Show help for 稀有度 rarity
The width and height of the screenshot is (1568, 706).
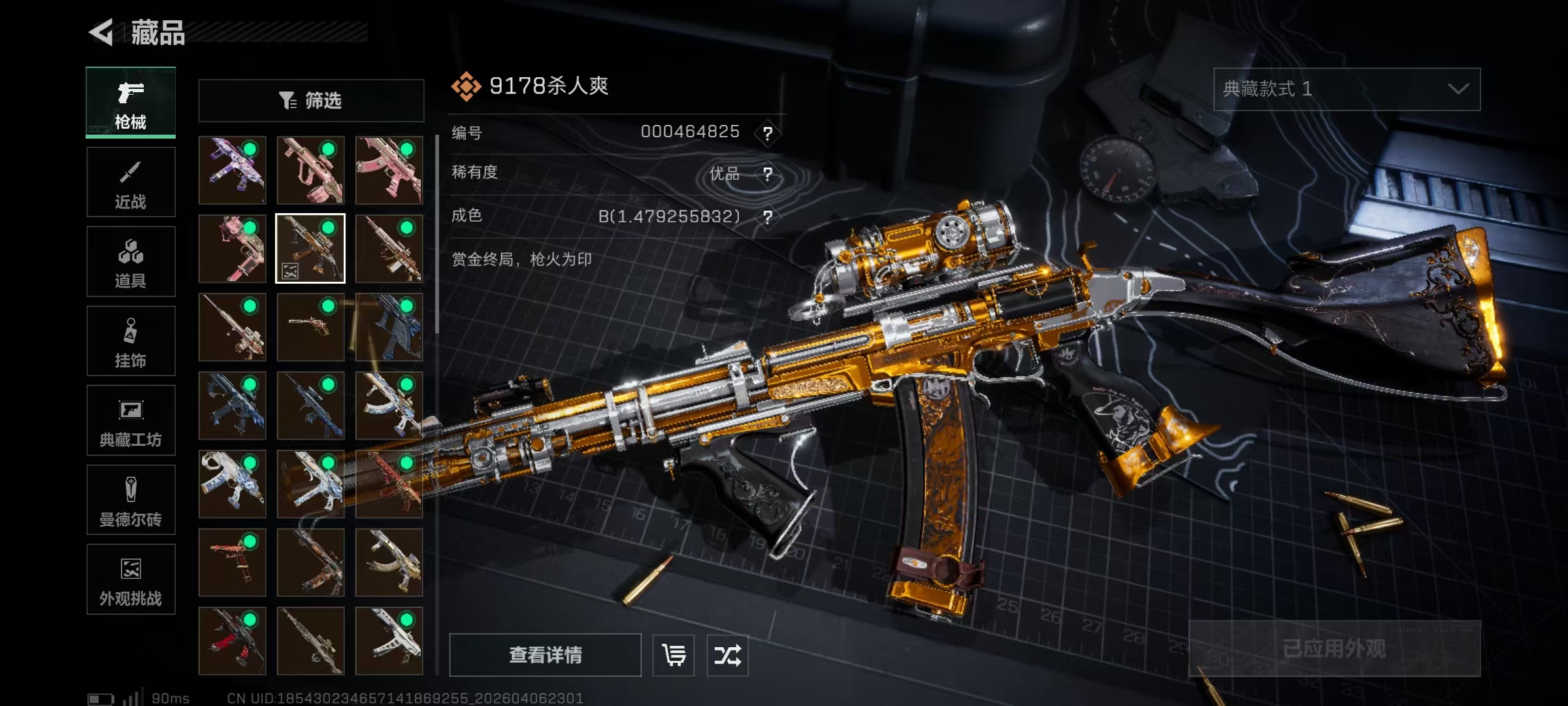click(768, 174)
